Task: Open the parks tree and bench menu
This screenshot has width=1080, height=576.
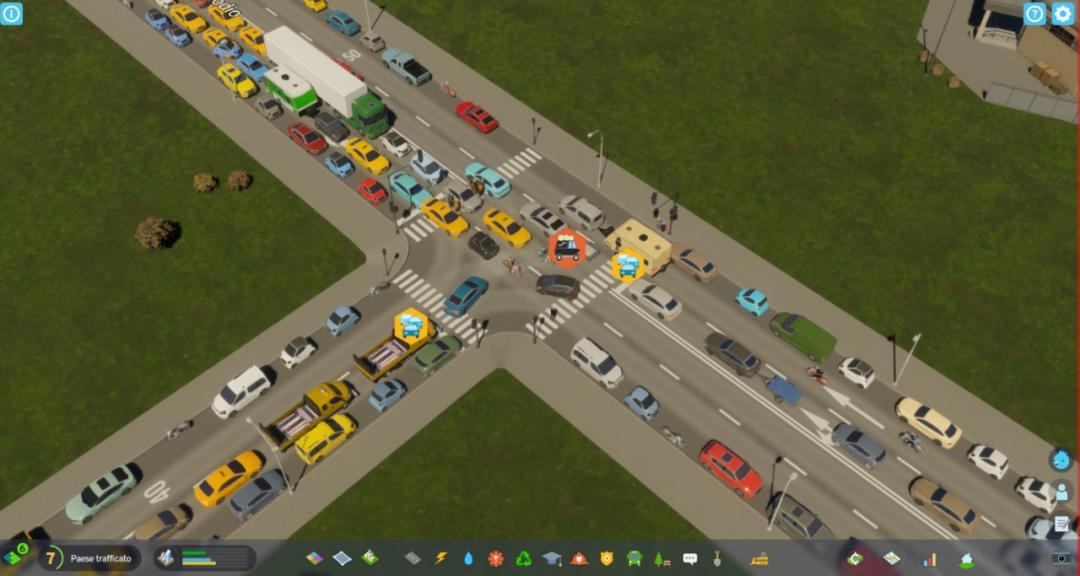Action: pyautogui.click(x=661, y=558)
